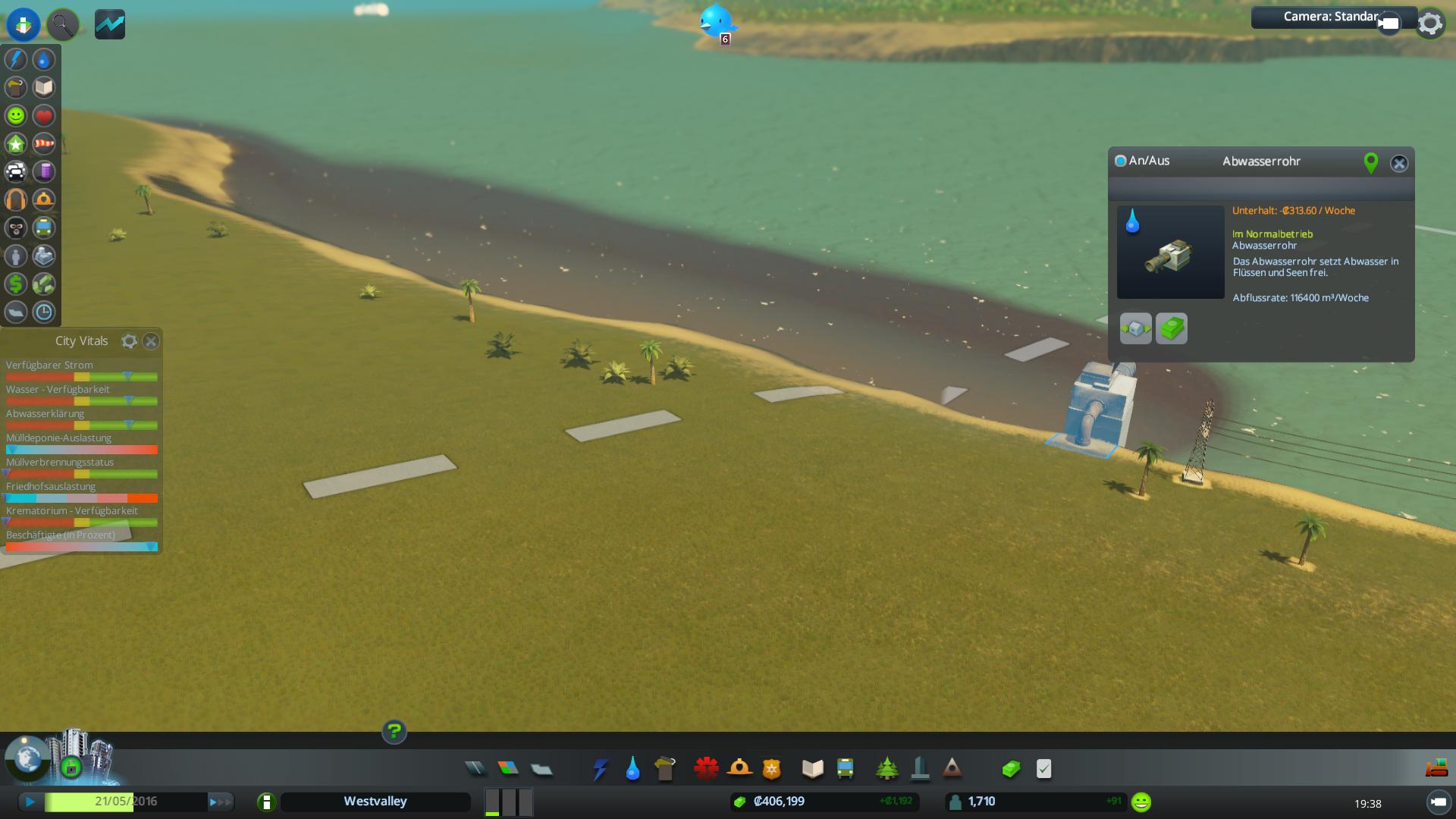Open the parks tree build menu
The image size is (1456, 819).
coord(886,769)
